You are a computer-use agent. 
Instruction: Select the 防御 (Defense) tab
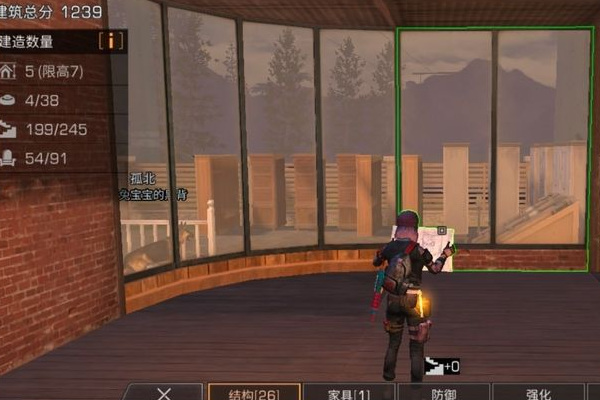(x=443, y=392)
